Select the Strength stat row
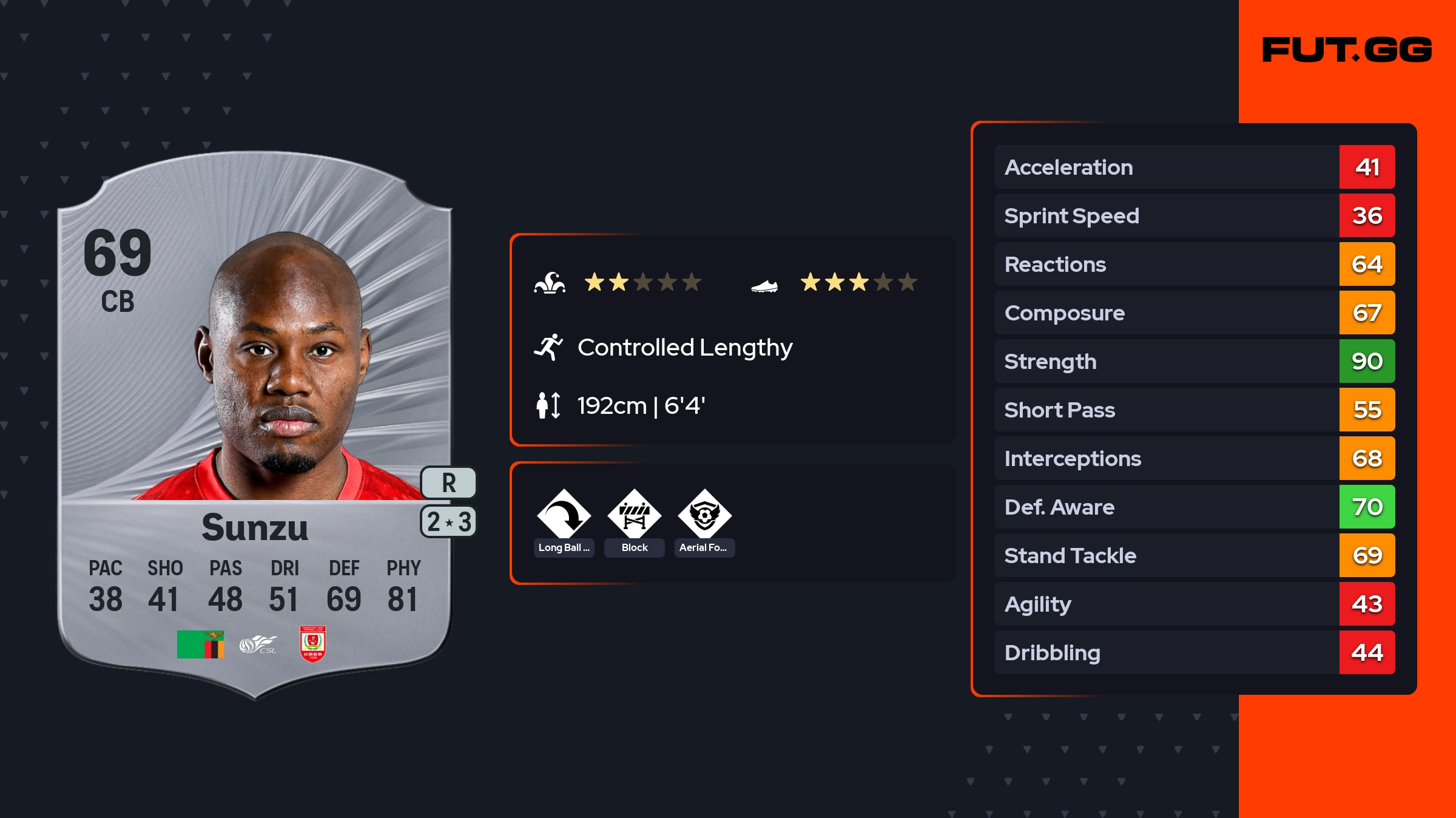 point(1194,361)
